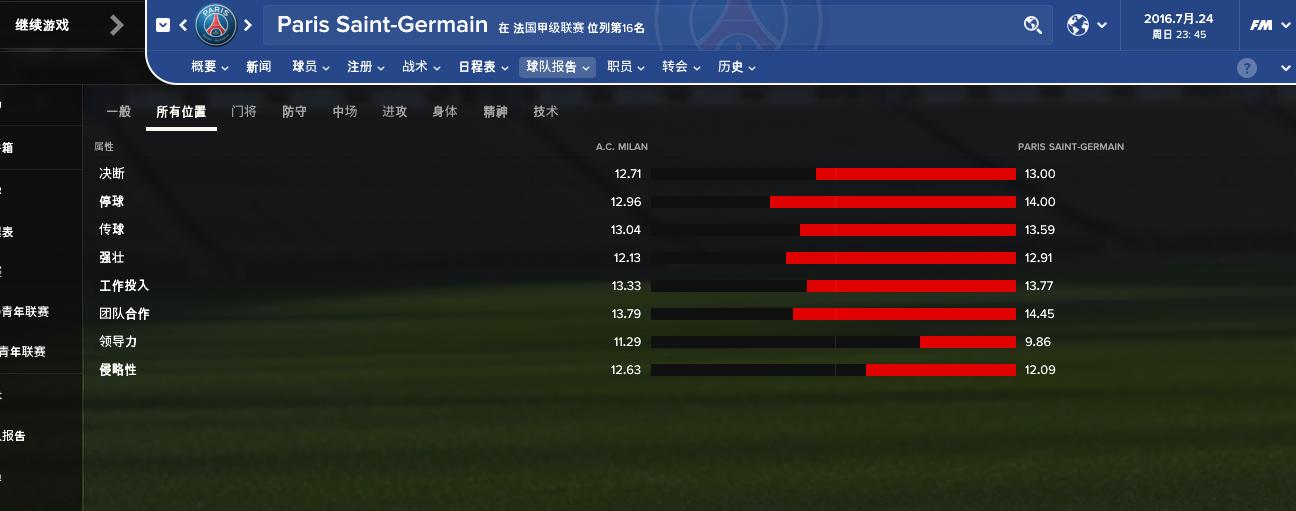Switch to the 防守 defence tab
Image resolution: width=1296 pixels, height=511 pixels.
[295, 112]
